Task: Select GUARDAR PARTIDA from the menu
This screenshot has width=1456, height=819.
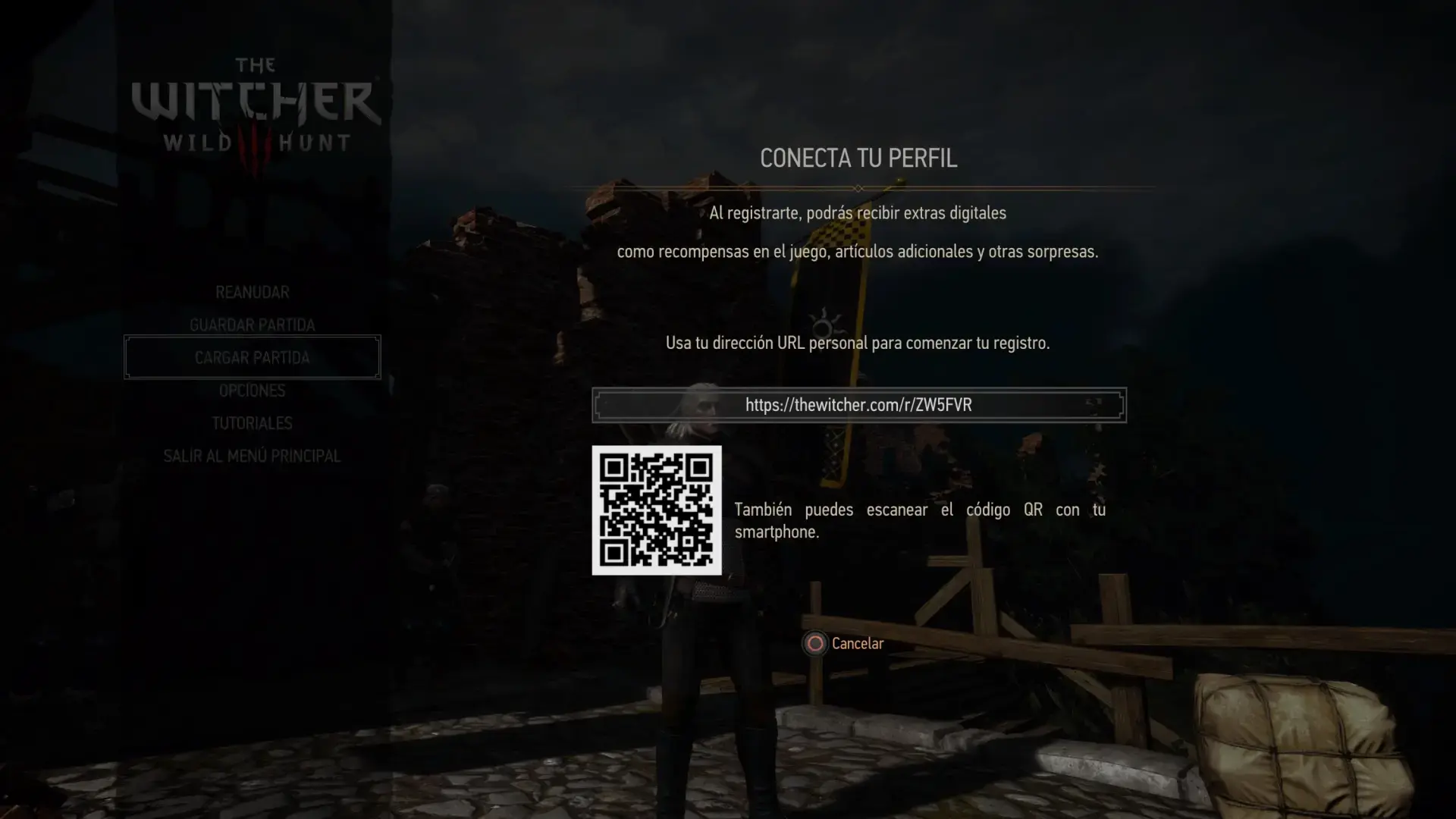Action: [252, 325]
